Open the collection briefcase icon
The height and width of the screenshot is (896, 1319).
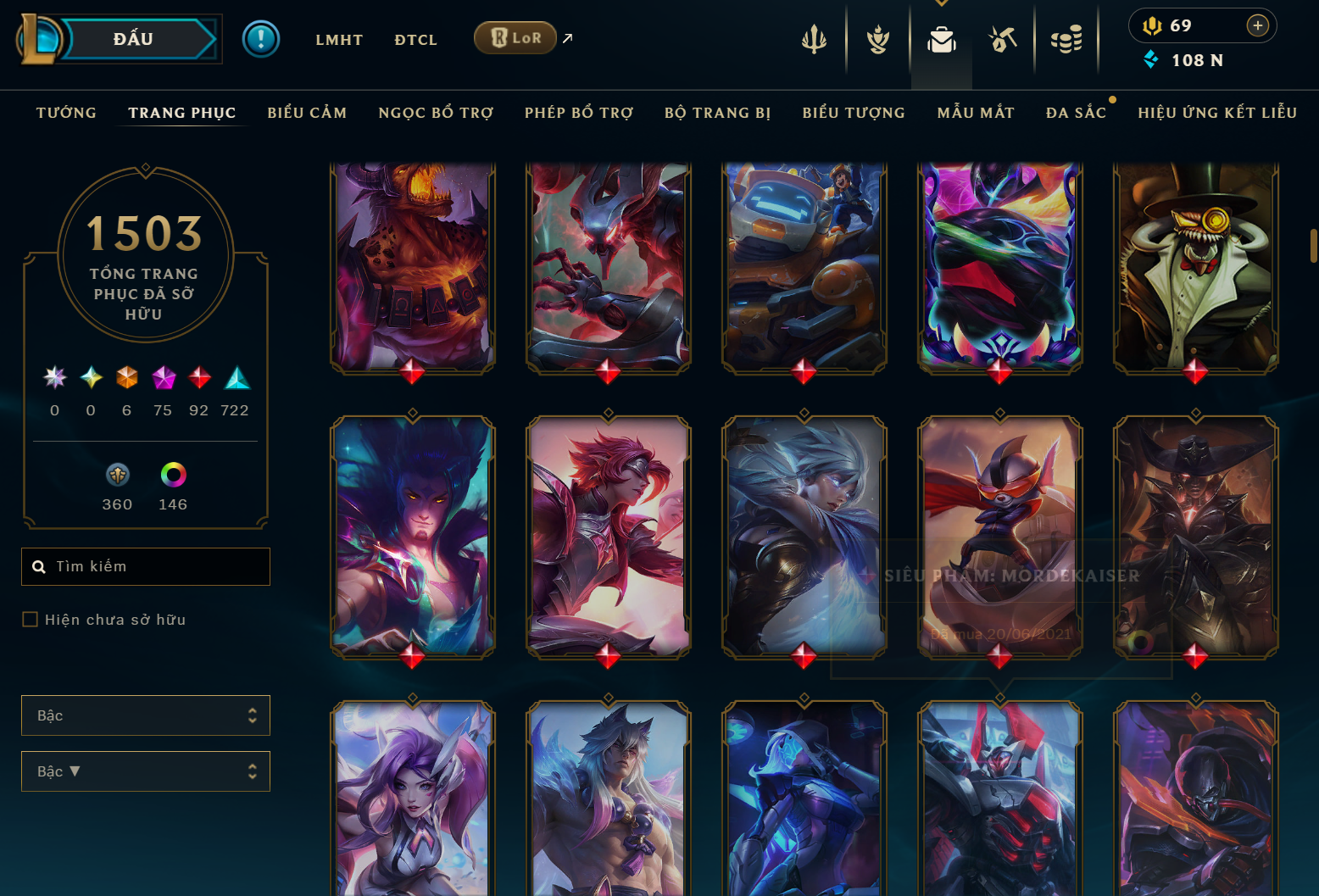941,40
